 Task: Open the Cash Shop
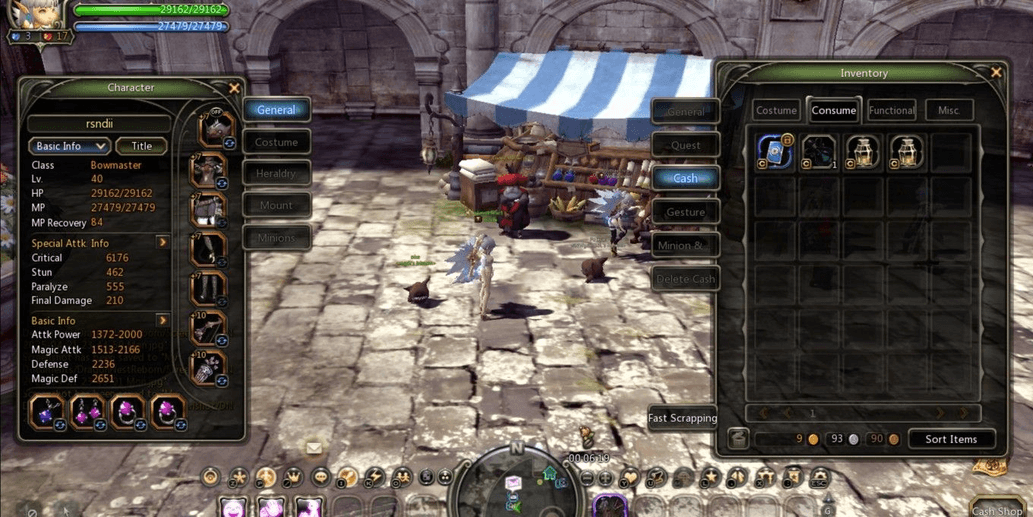[x=996, y=510]
